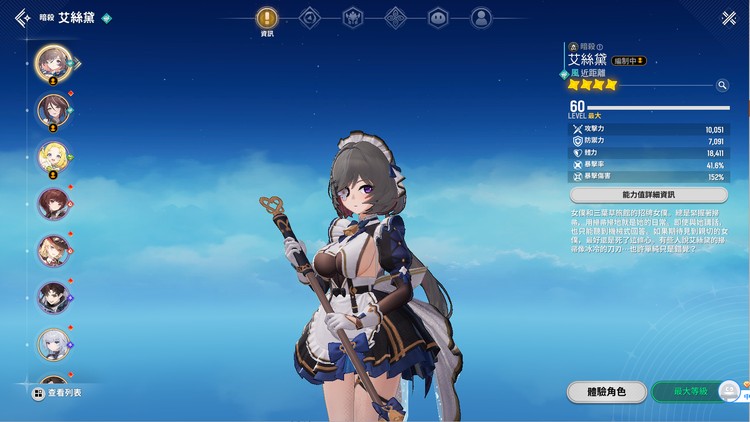This screenshot has height=422, width=750.
Task: Choose the blonde character wearing a hat
Action: click(x=52, y=250)
